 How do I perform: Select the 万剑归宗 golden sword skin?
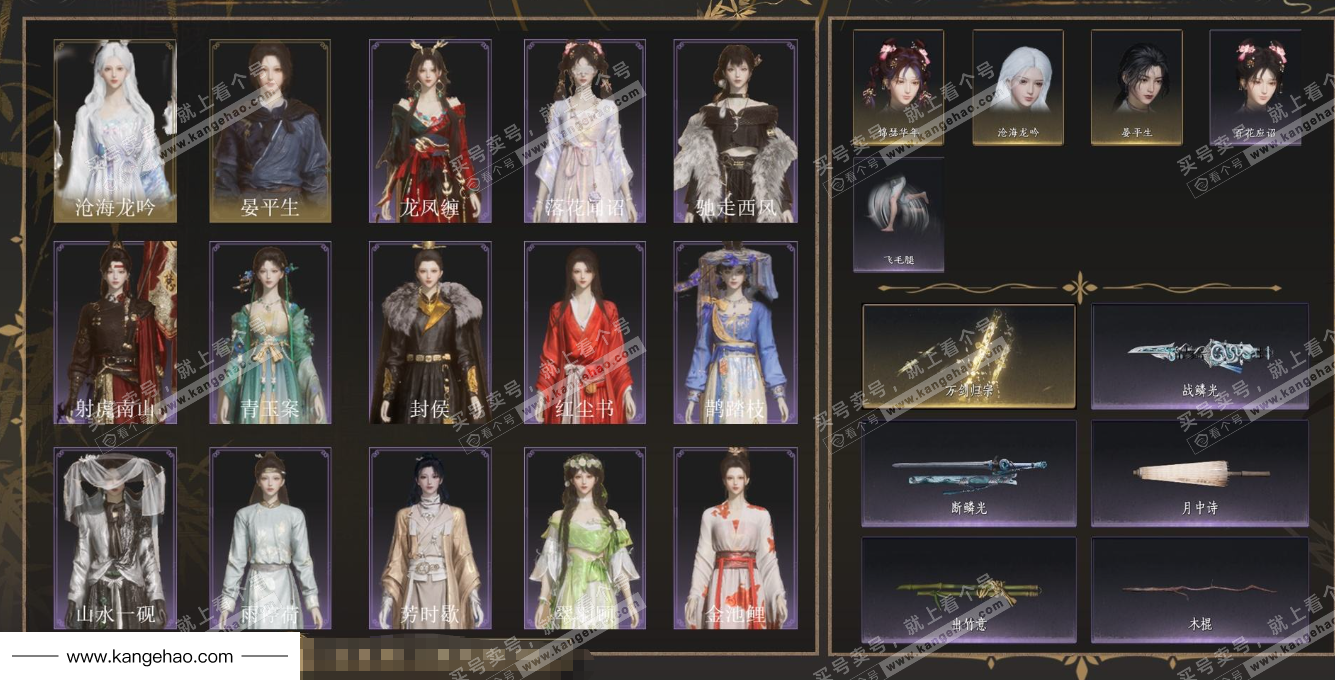tap(968, 356)
